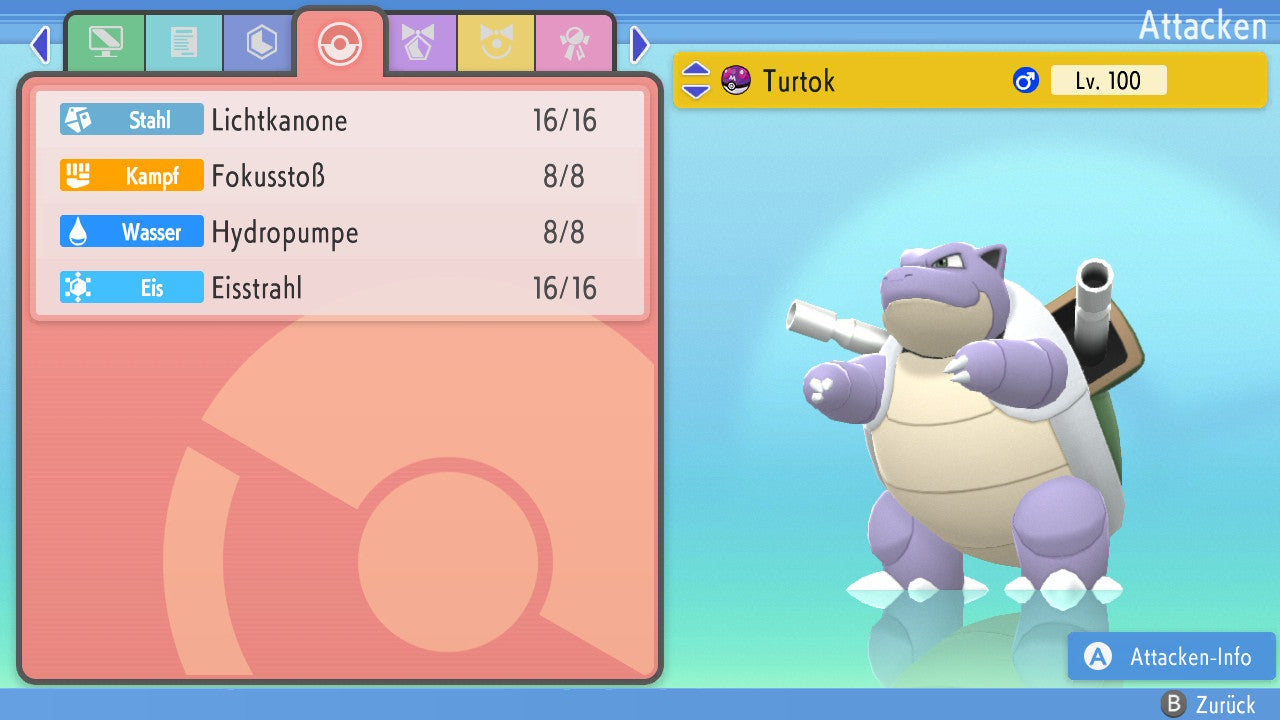Select the Hydropumpe water move
The width and height of the screenshot is (1280, 720).
(x=340, y=232)
